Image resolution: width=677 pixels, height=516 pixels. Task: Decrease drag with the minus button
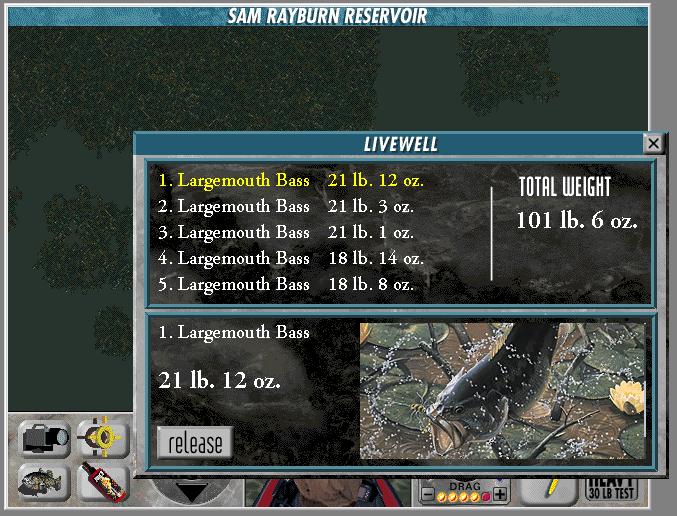click(428, 494)
